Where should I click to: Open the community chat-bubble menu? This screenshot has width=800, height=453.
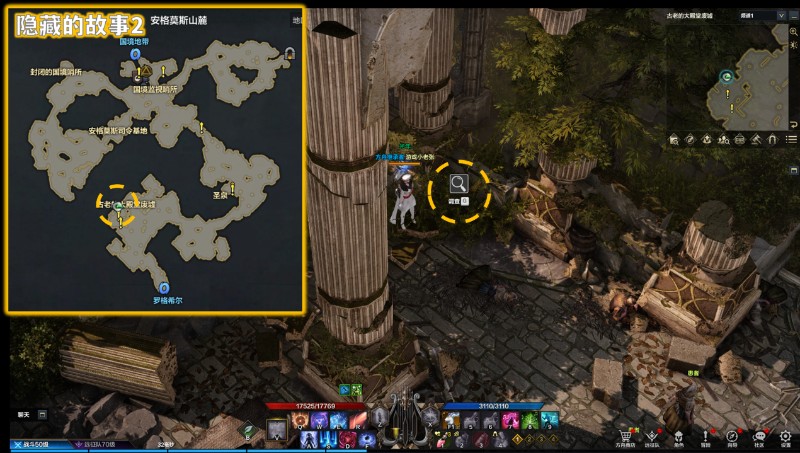pyautogui.click(x=759, y=436)
